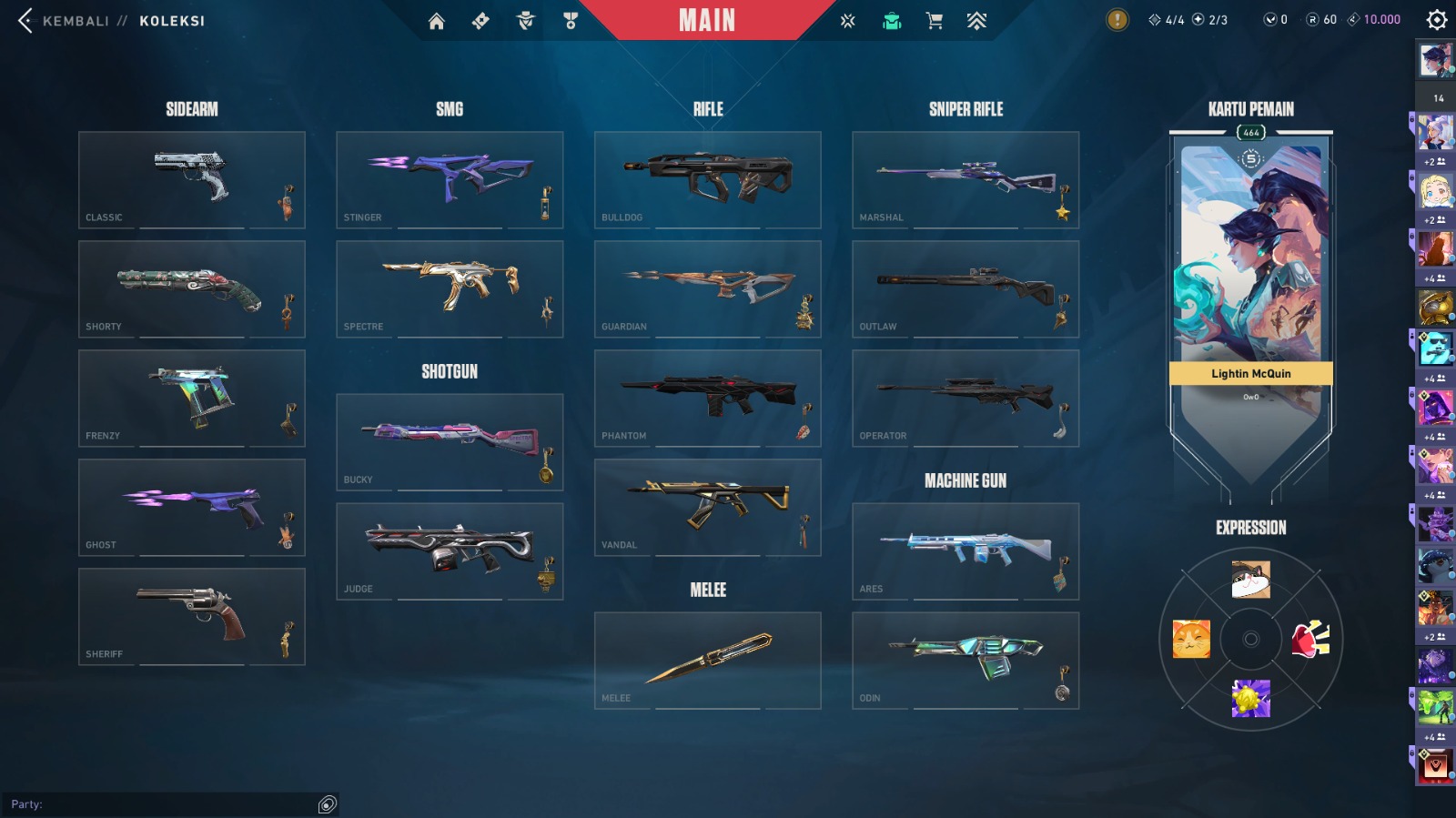The image size is (1456, 818).
Task: Open the Lightin McQuin player card
Action: 1250,273
